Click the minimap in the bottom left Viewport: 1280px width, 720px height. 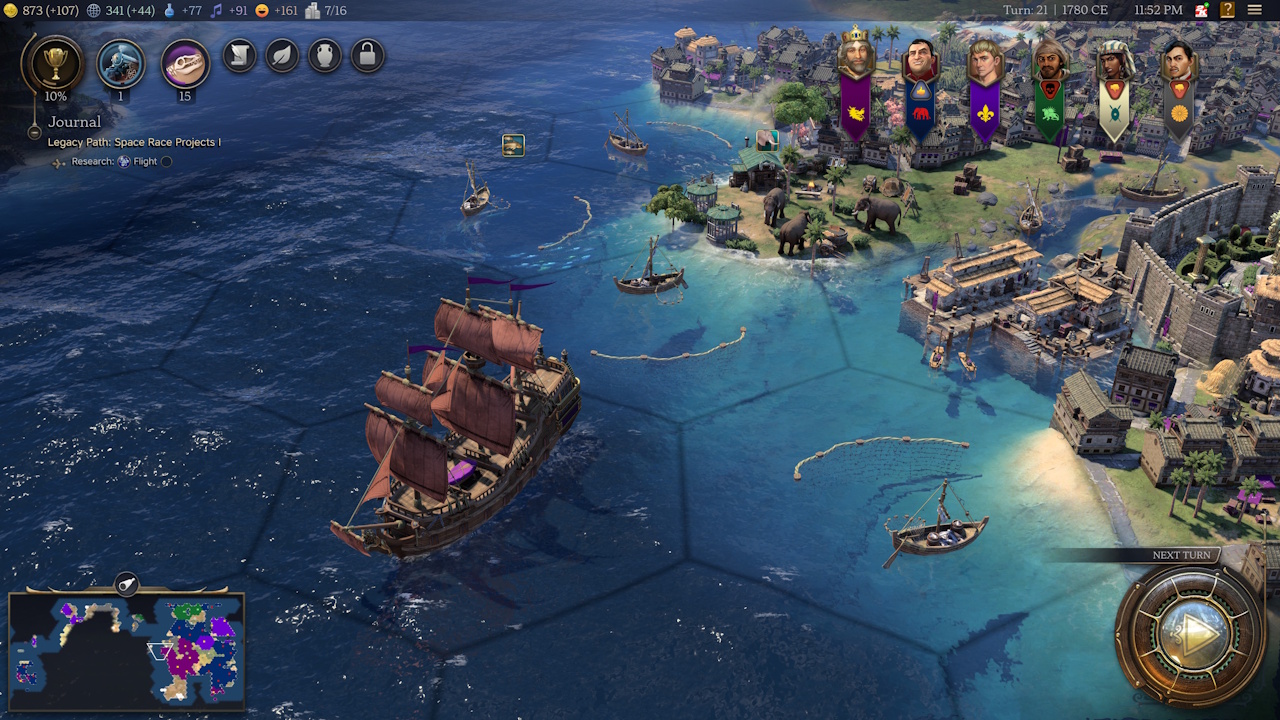[125, 650]
